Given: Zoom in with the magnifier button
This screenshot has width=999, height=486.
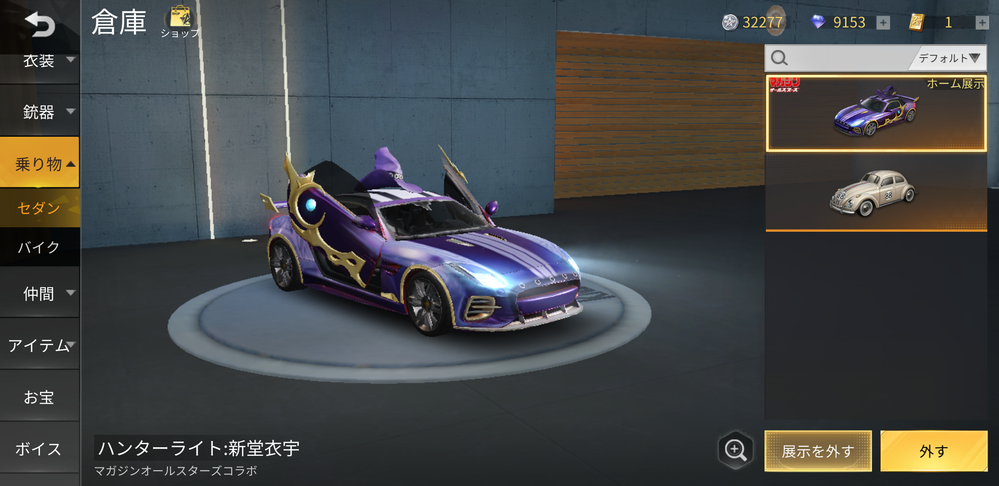Looking at the screenshot, I should pos(736,450).
